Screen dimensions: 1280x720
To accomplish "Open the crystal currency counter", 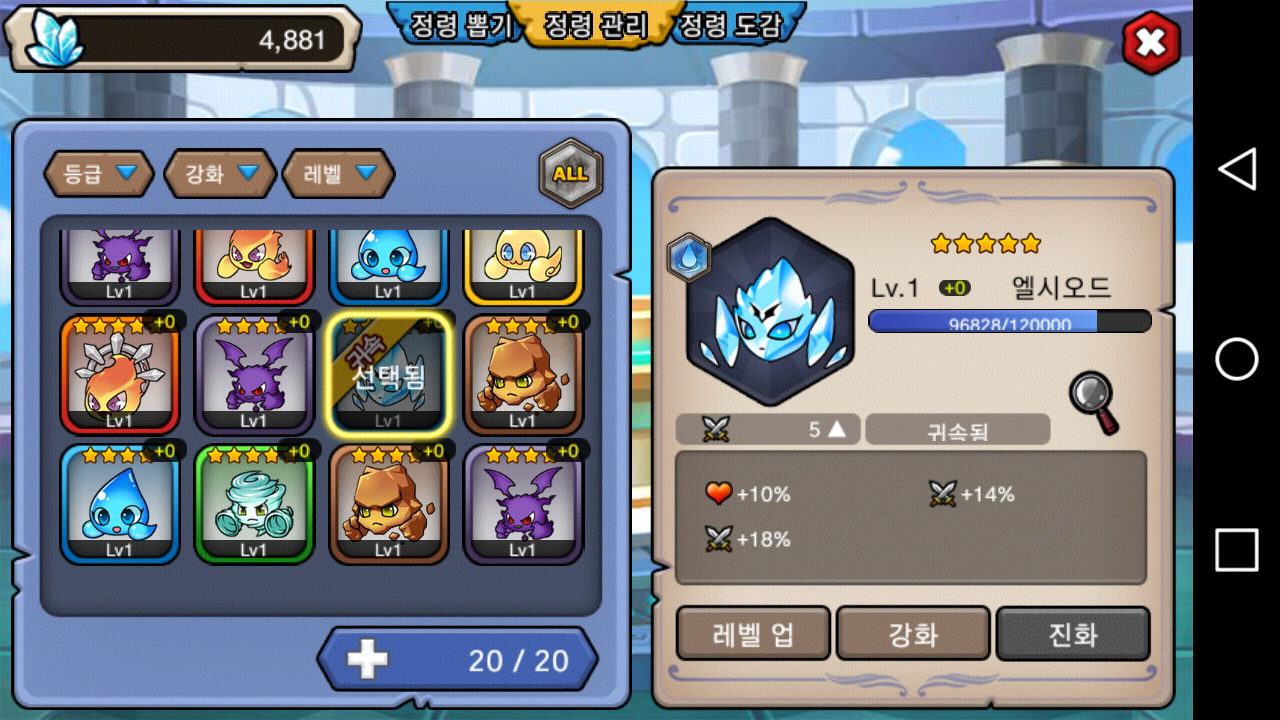I will (x=183, y=40).
